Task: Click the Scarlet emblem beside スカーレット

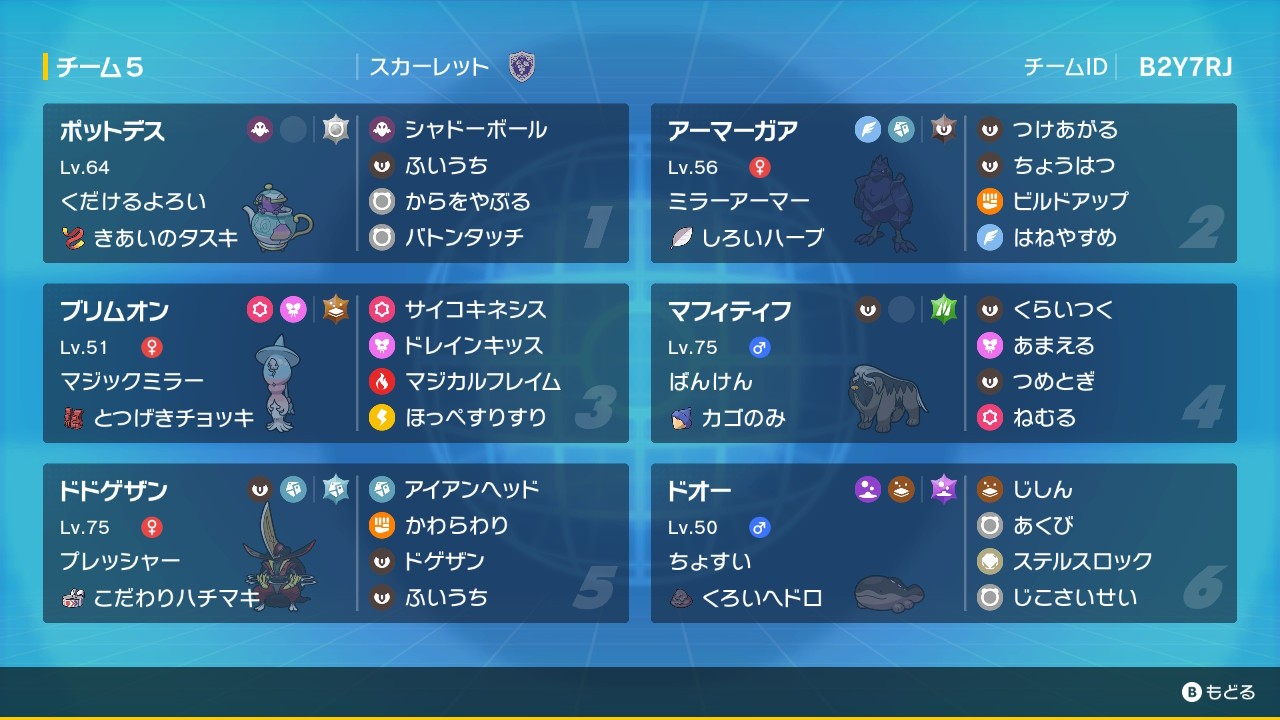Action: (520, 66)
